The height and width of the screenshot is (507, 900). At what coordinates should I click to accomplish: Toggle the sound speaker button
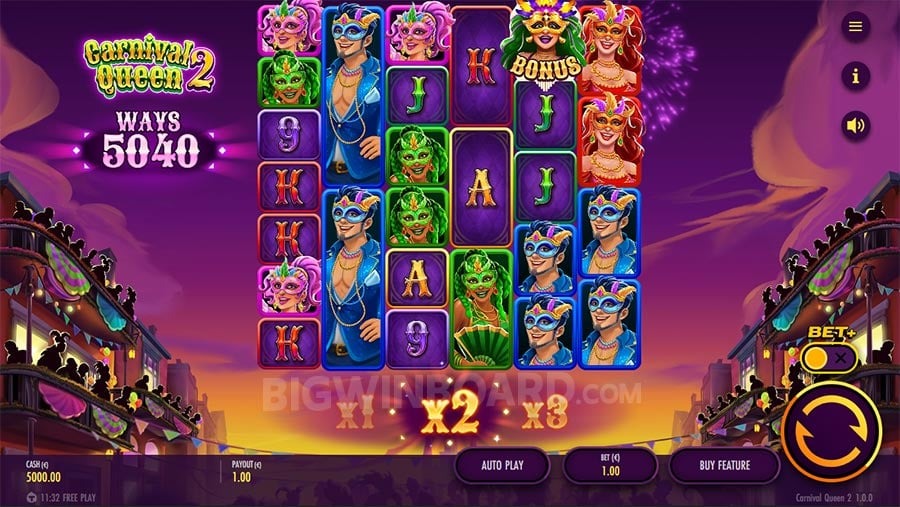click(855, 126)
